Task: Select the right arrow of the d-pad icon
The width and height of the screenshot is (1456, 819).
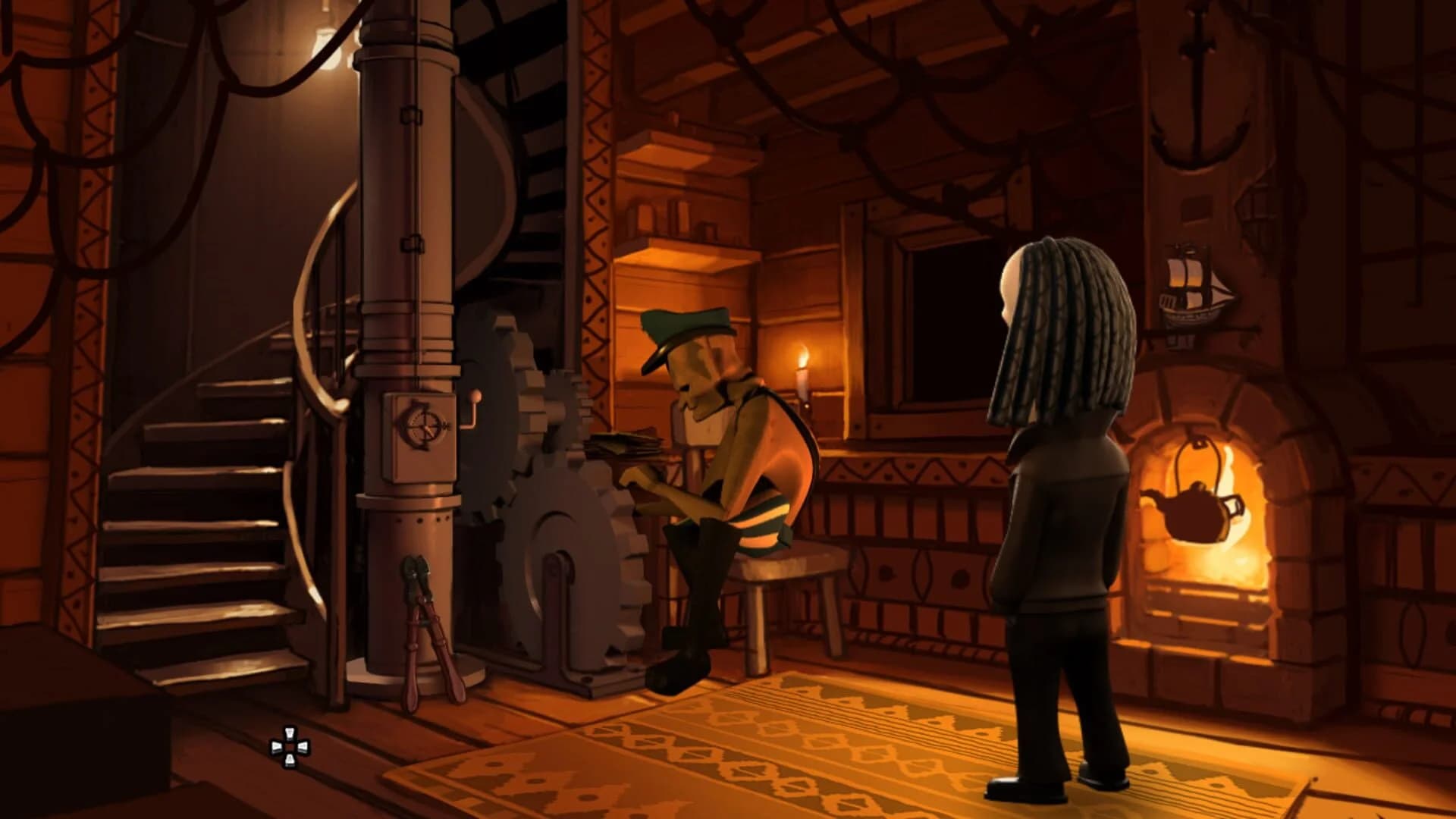Action: tap(303, 747)
